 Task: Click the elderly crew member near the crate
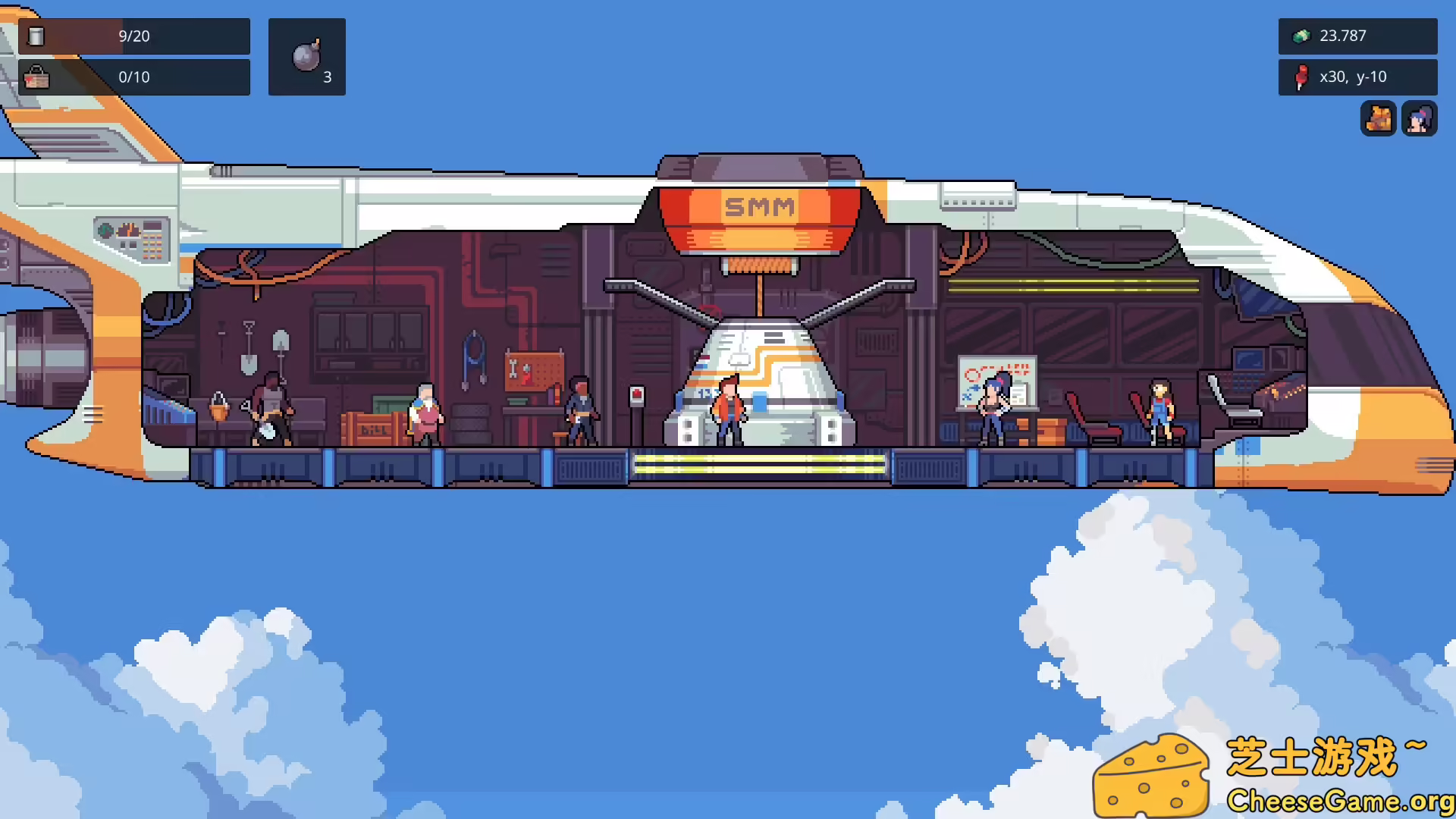425,413
